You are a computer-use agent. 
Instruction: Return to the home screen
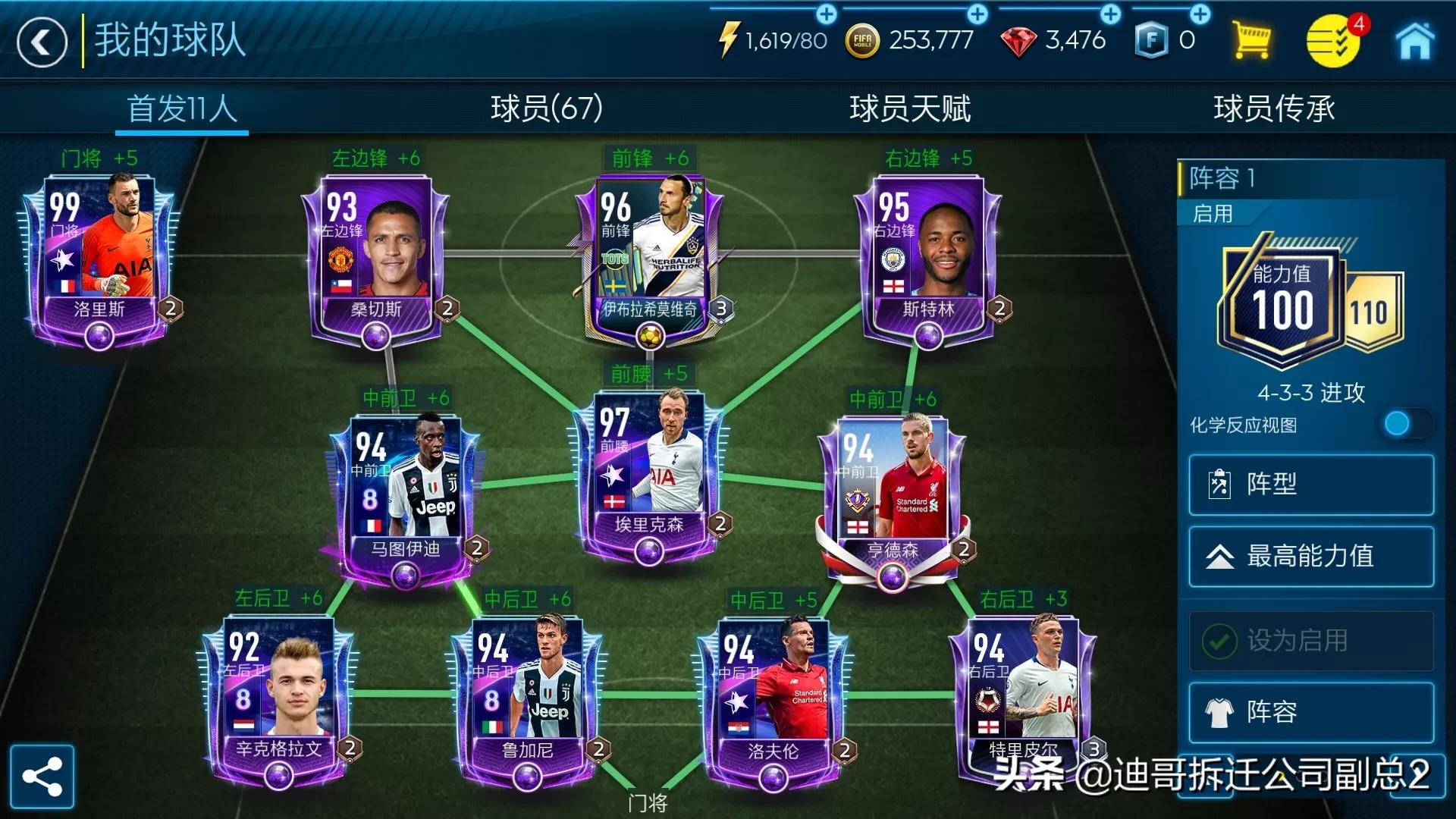click(1414, 41)
